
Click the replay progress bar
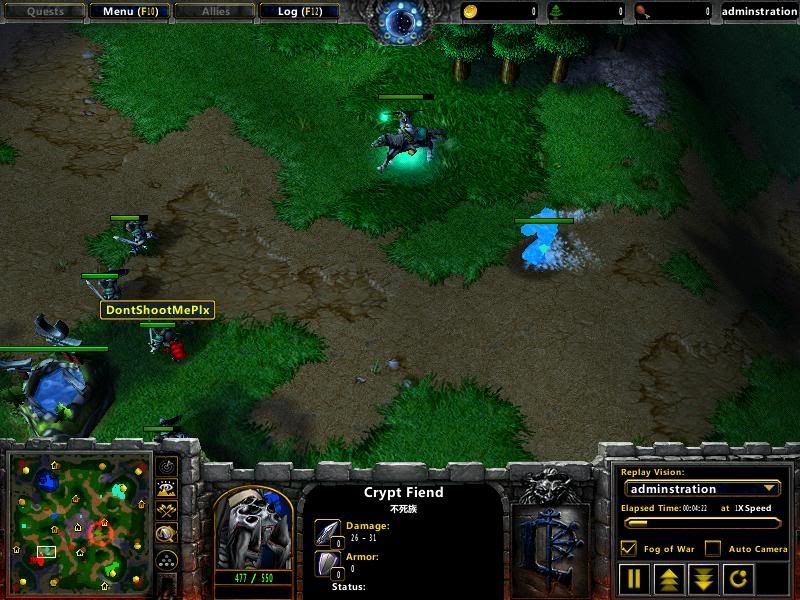[700, 522]
